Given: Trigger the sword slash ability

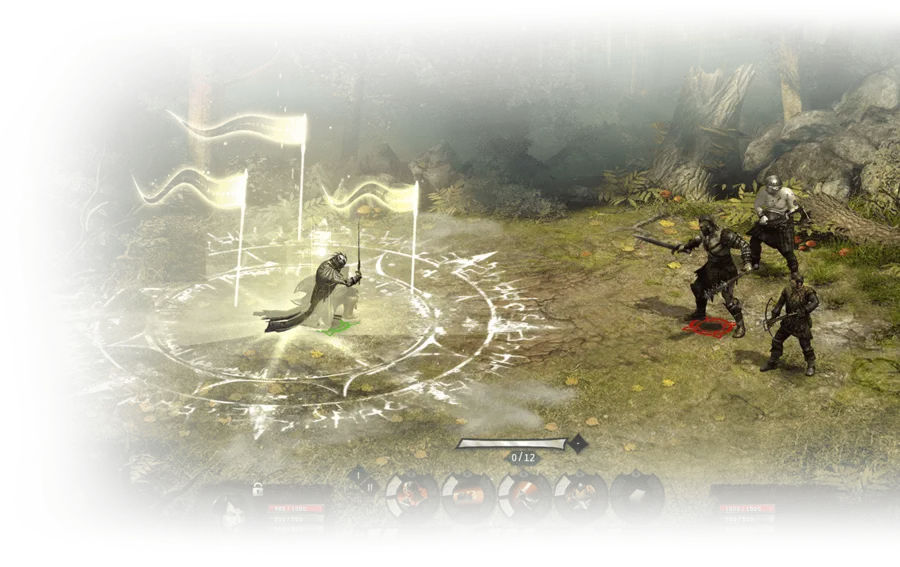Looking at the screenshot, I should click(x=525, y=494).
